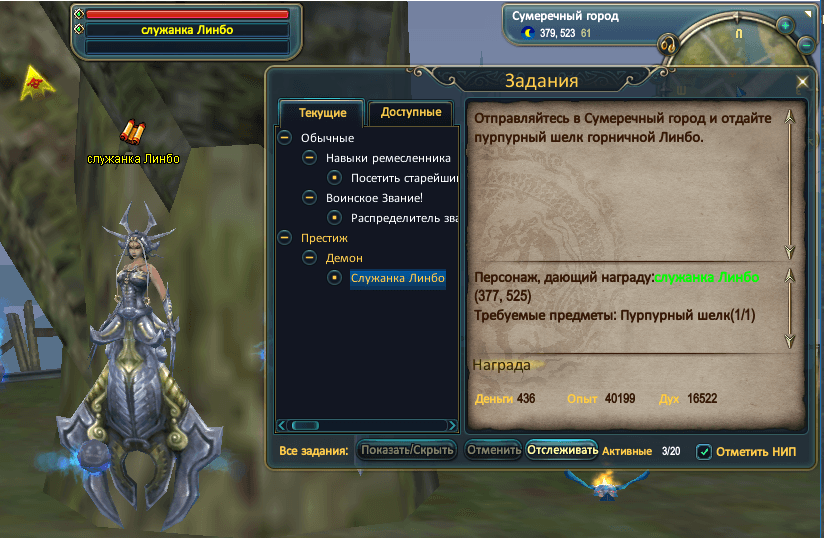The width and height of the screenshot is (824, 538).
Task: Click the quest list horizontal scrollbar right arrow
Action: (451, 425)
